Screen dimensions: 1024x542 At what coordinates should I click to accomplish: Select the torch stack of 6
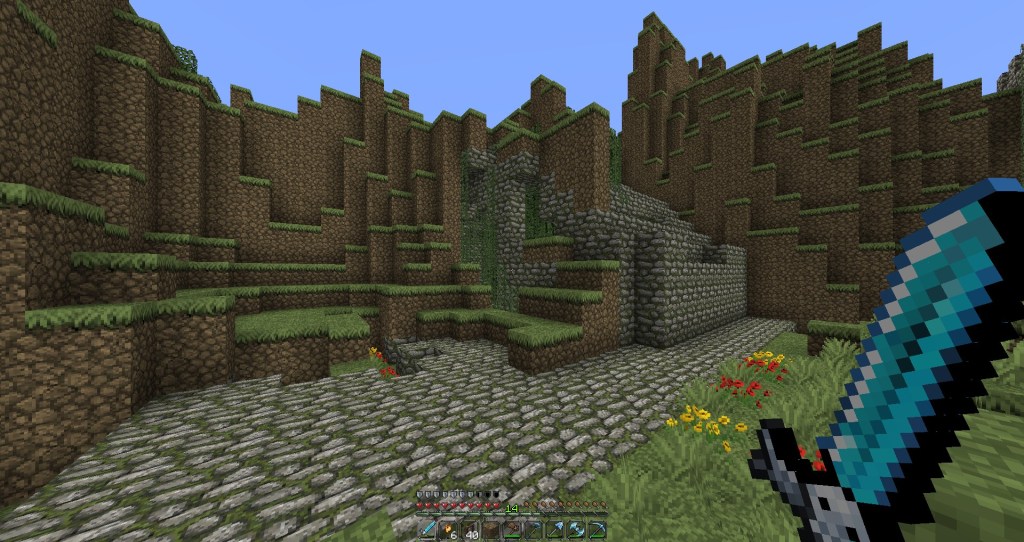pos(448,530)
